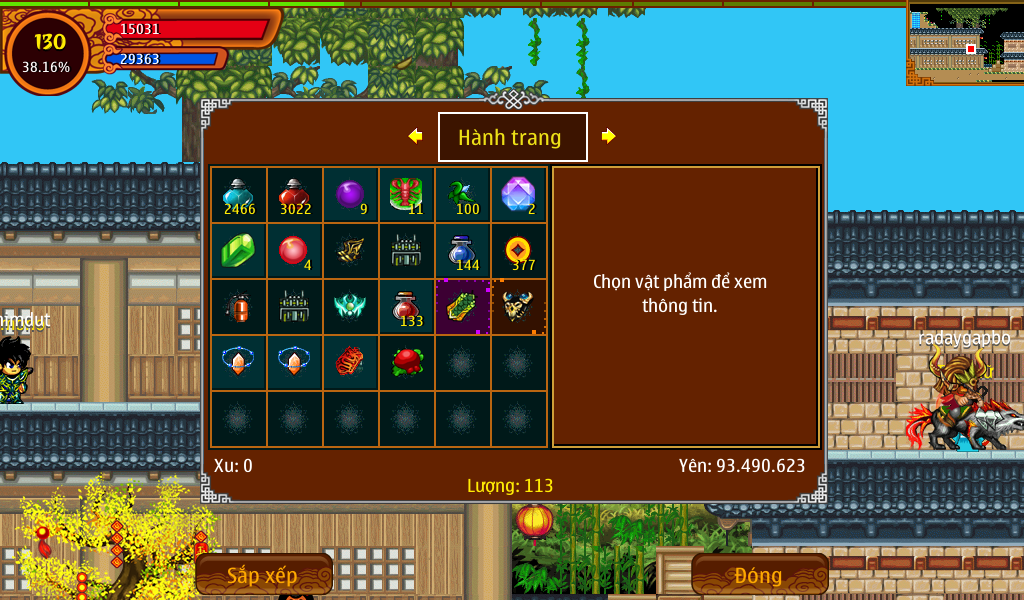Pick the orange fire extinguisher item
This screenshot has width=1024, height=600.
pos(238,307)
